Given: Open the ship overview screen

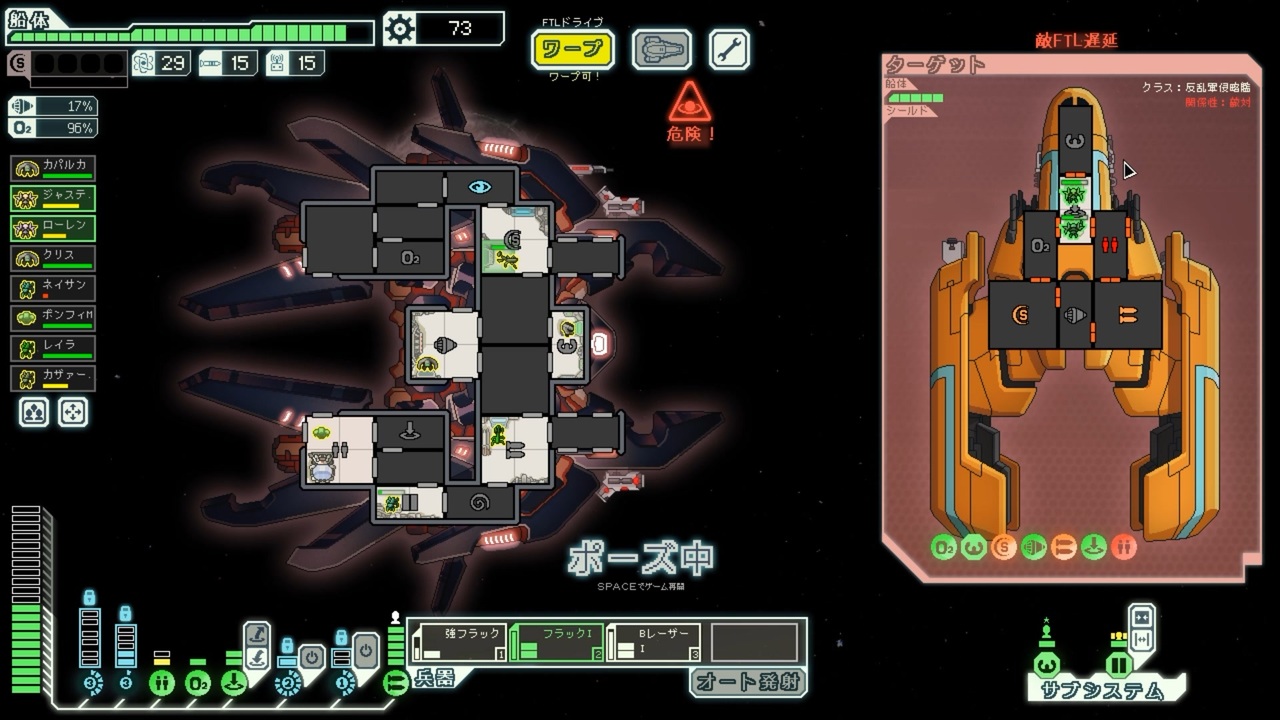Looking at the screenshot, I should pos(661,49).
